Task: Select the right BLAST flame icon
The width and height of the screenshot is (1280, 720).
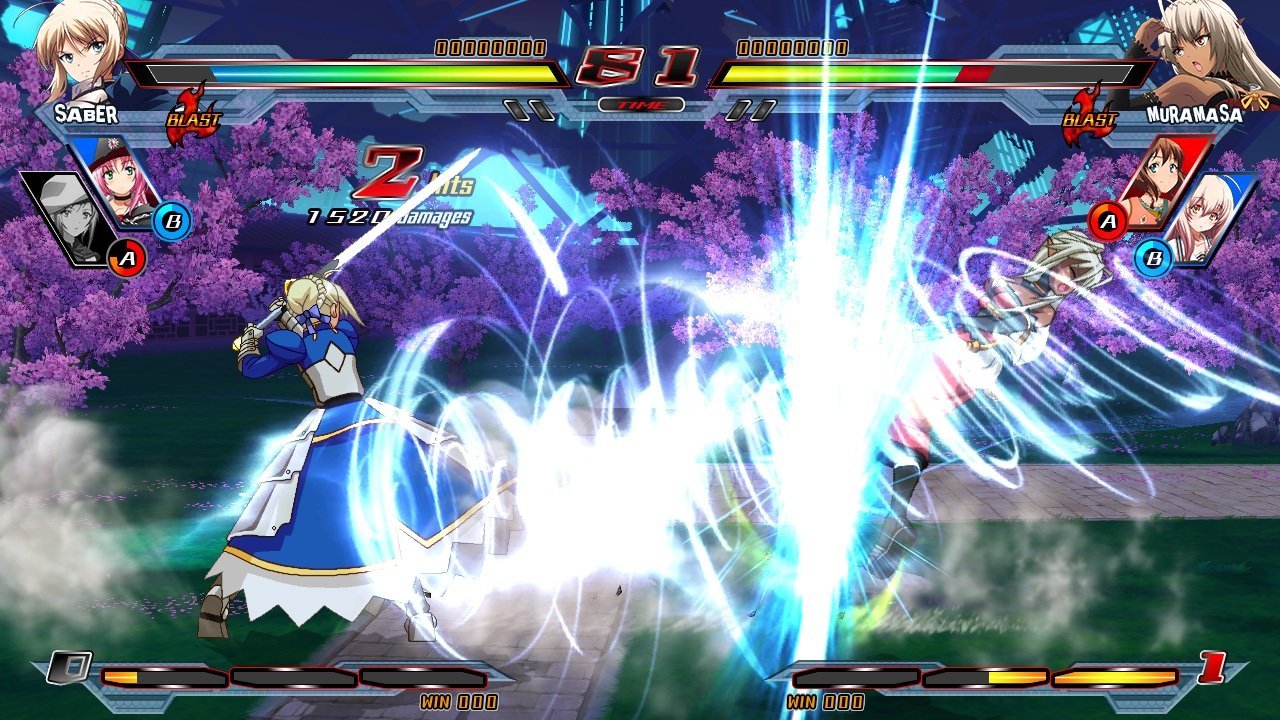Action: tap(1090, 117)
